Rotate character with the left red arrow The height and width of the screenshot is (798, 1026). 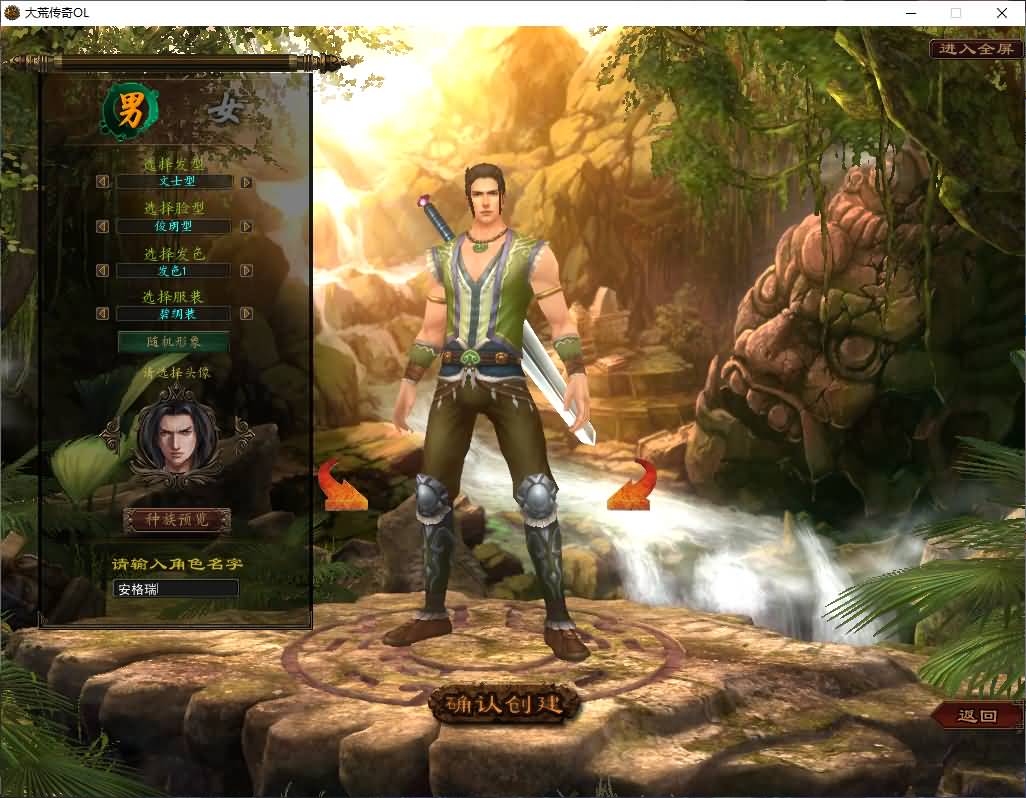click(342, 486)
